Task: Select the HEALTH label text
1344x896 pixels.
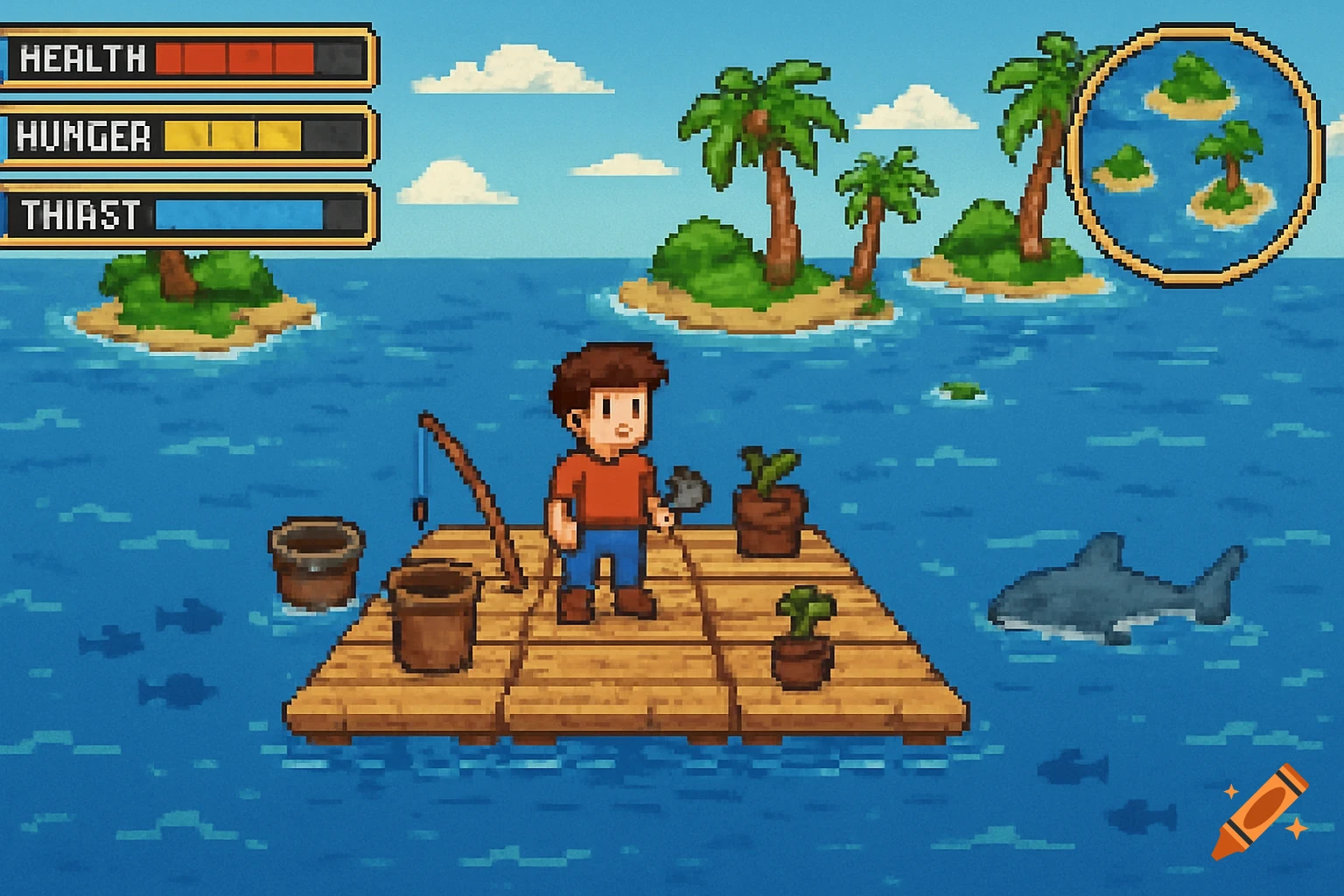Action: (83, 59)
